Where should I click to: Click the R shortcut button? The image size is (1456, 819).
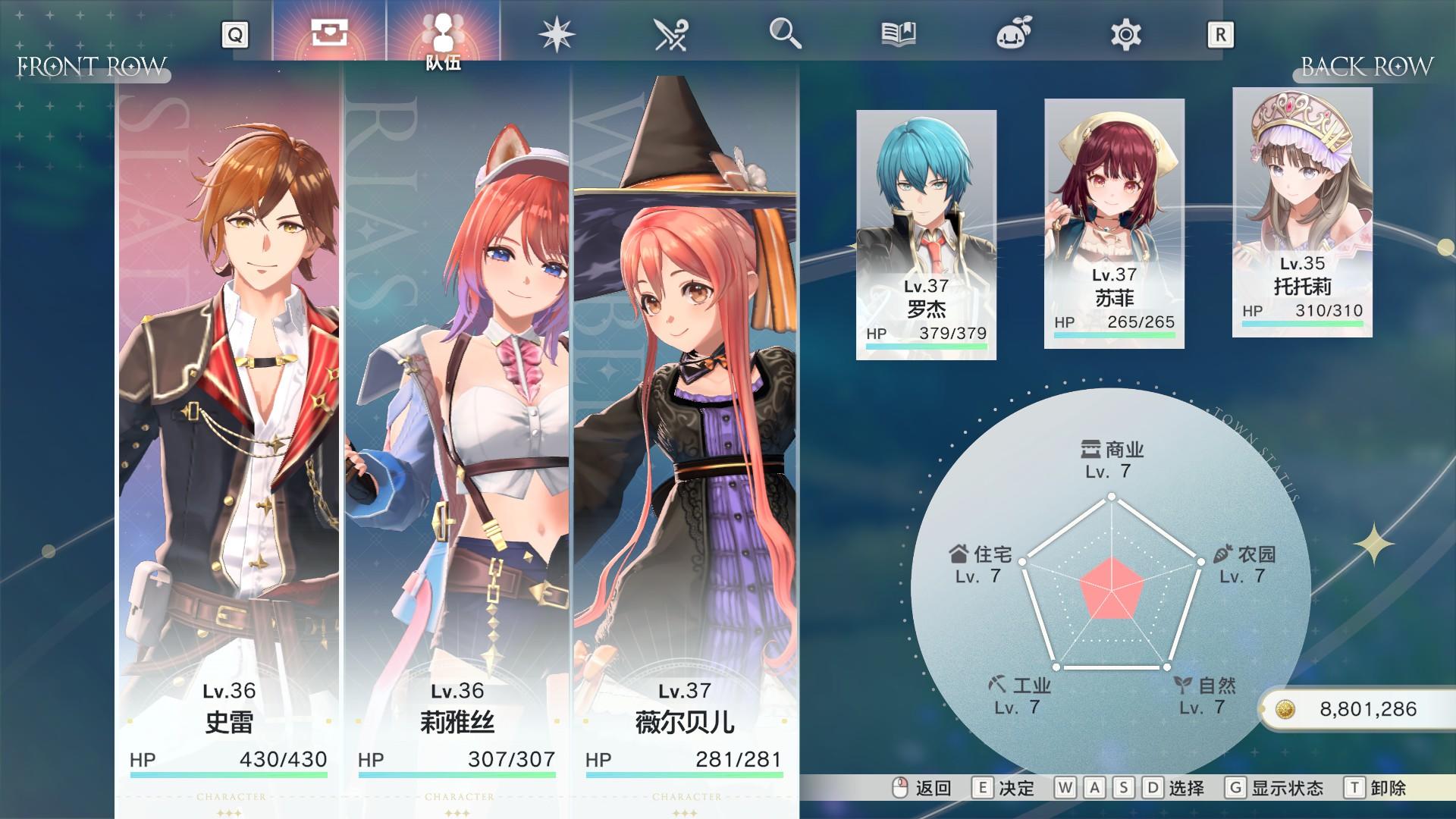tap(1221, 34)
